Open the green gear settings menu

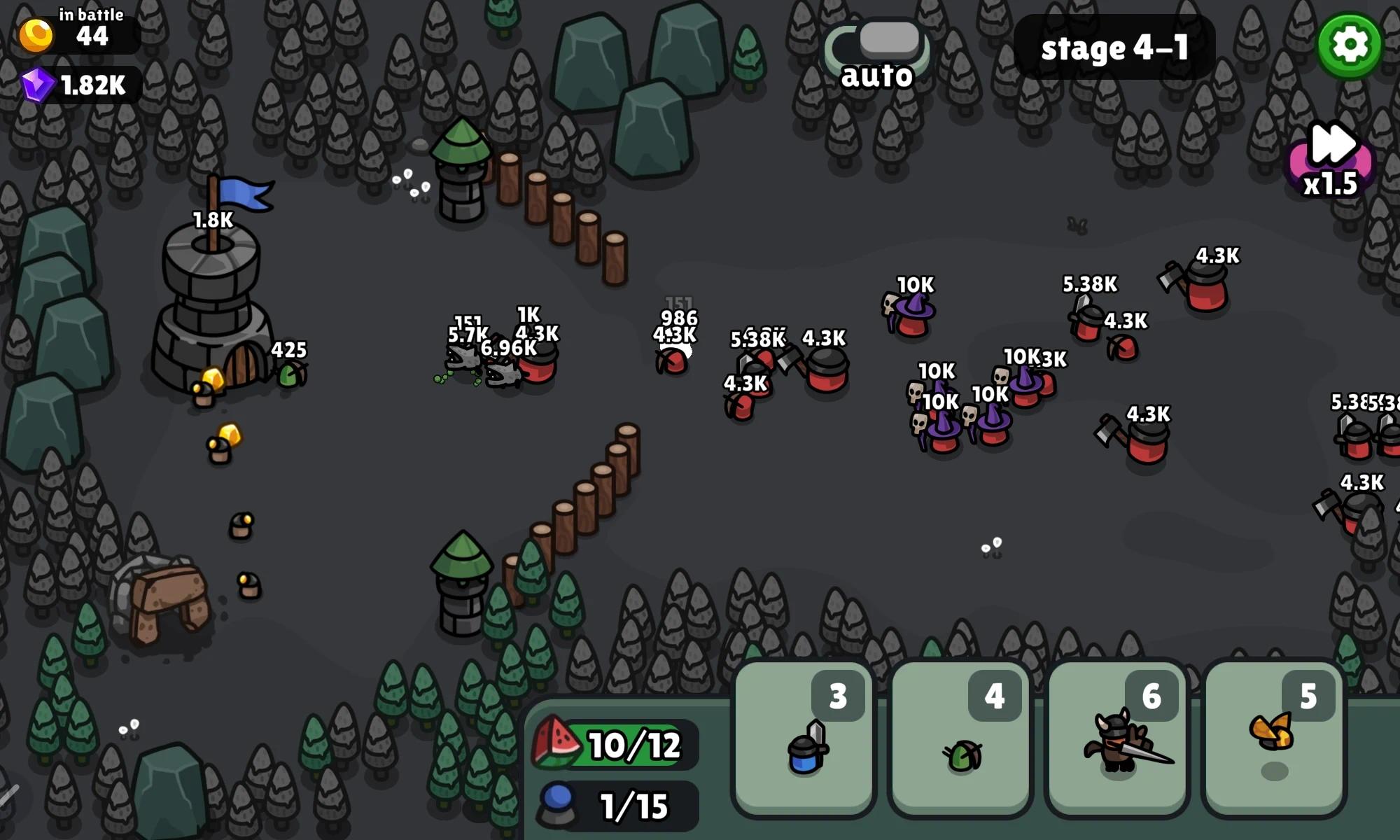[1349, 45]
